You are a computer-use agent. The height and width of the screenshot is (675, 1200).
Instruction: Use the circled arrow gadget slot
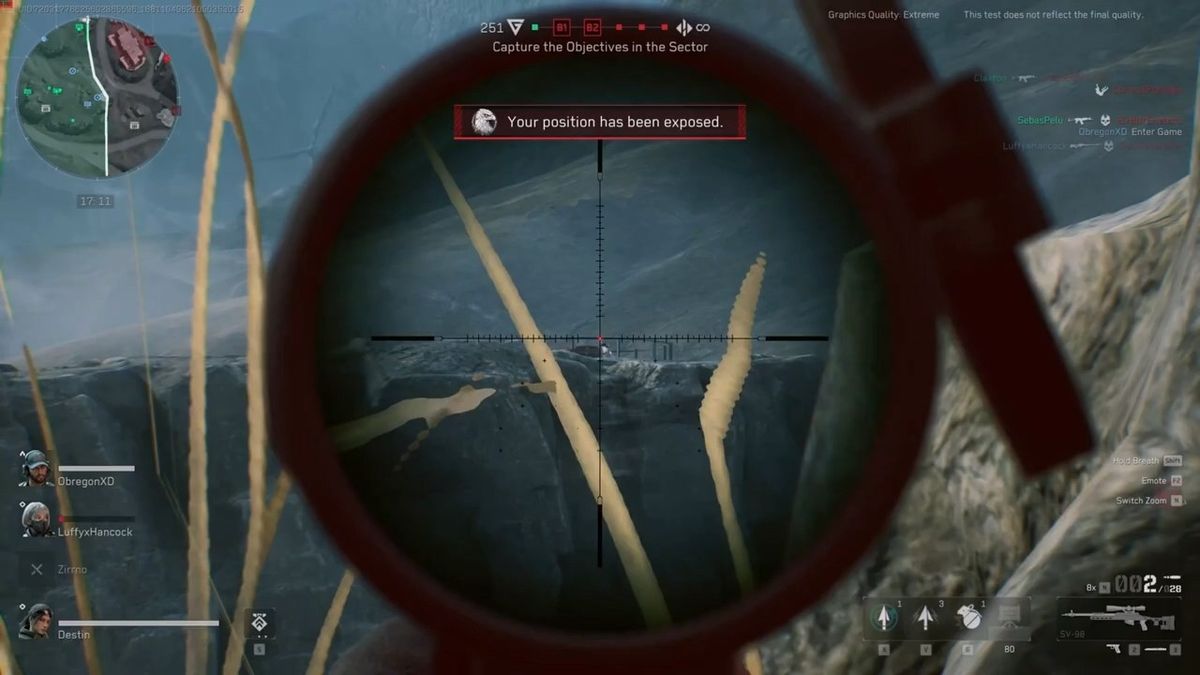[x=884, y=617]
